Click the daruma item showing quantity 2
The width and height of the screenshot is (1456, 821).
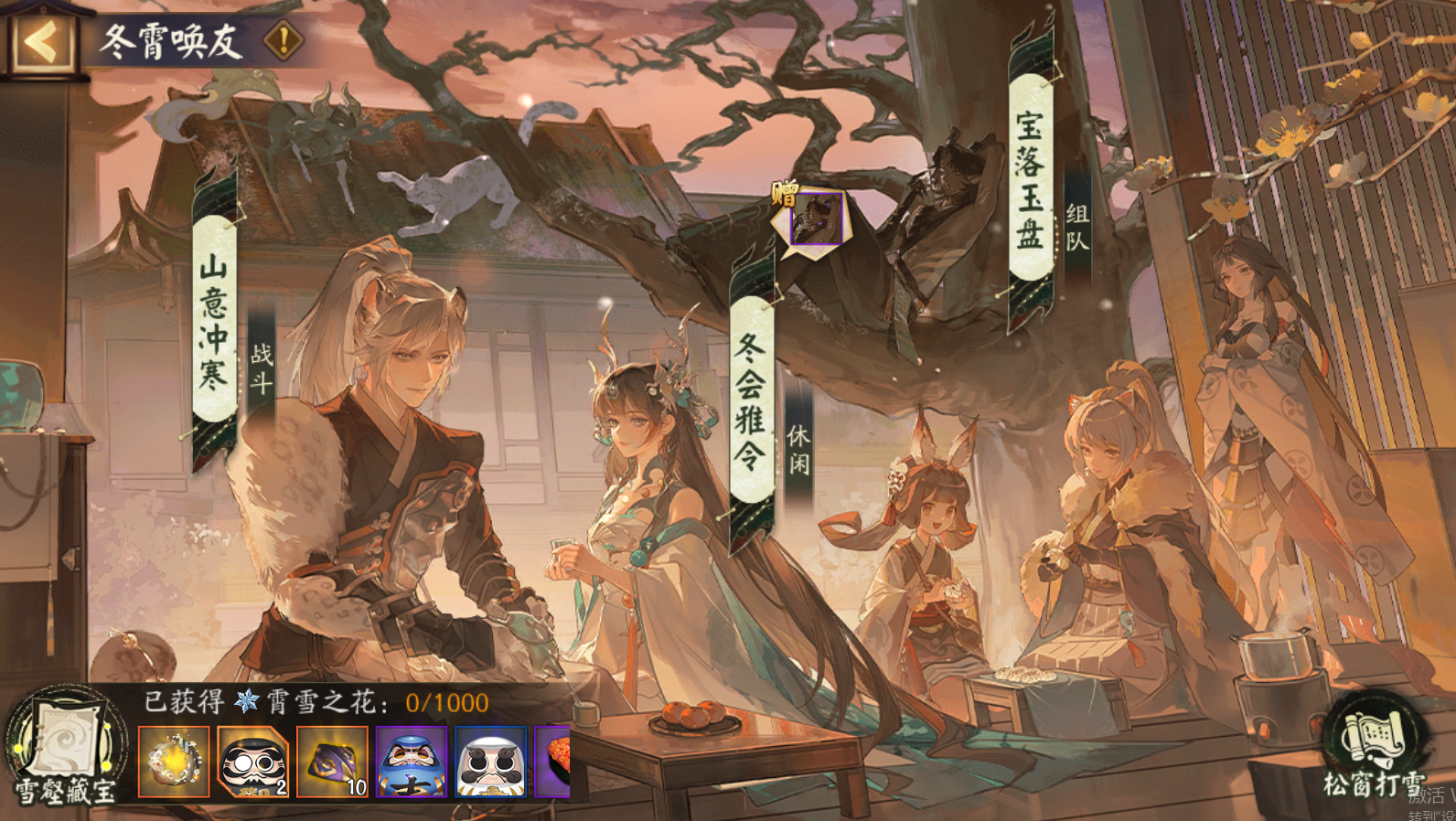click(252, 763)
